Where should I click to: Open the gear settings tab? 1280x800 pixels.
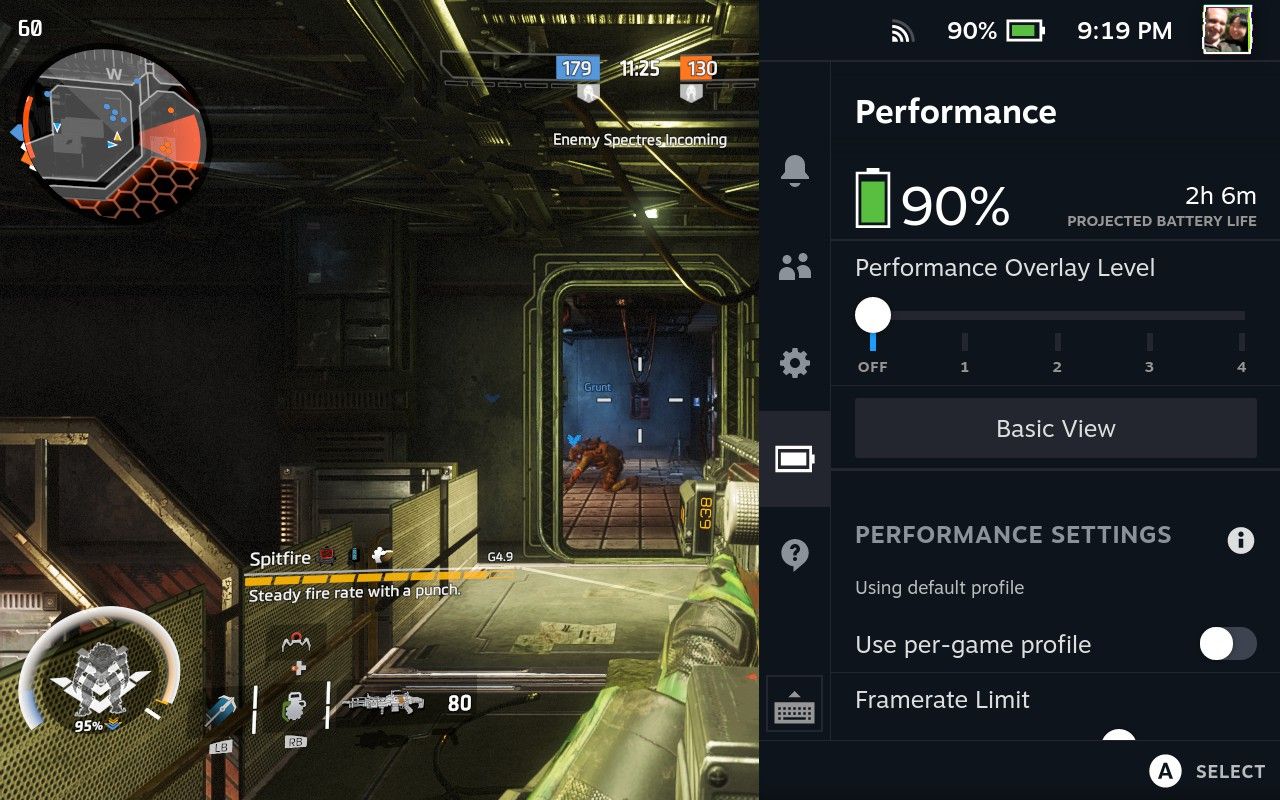(x=795, y=363)
